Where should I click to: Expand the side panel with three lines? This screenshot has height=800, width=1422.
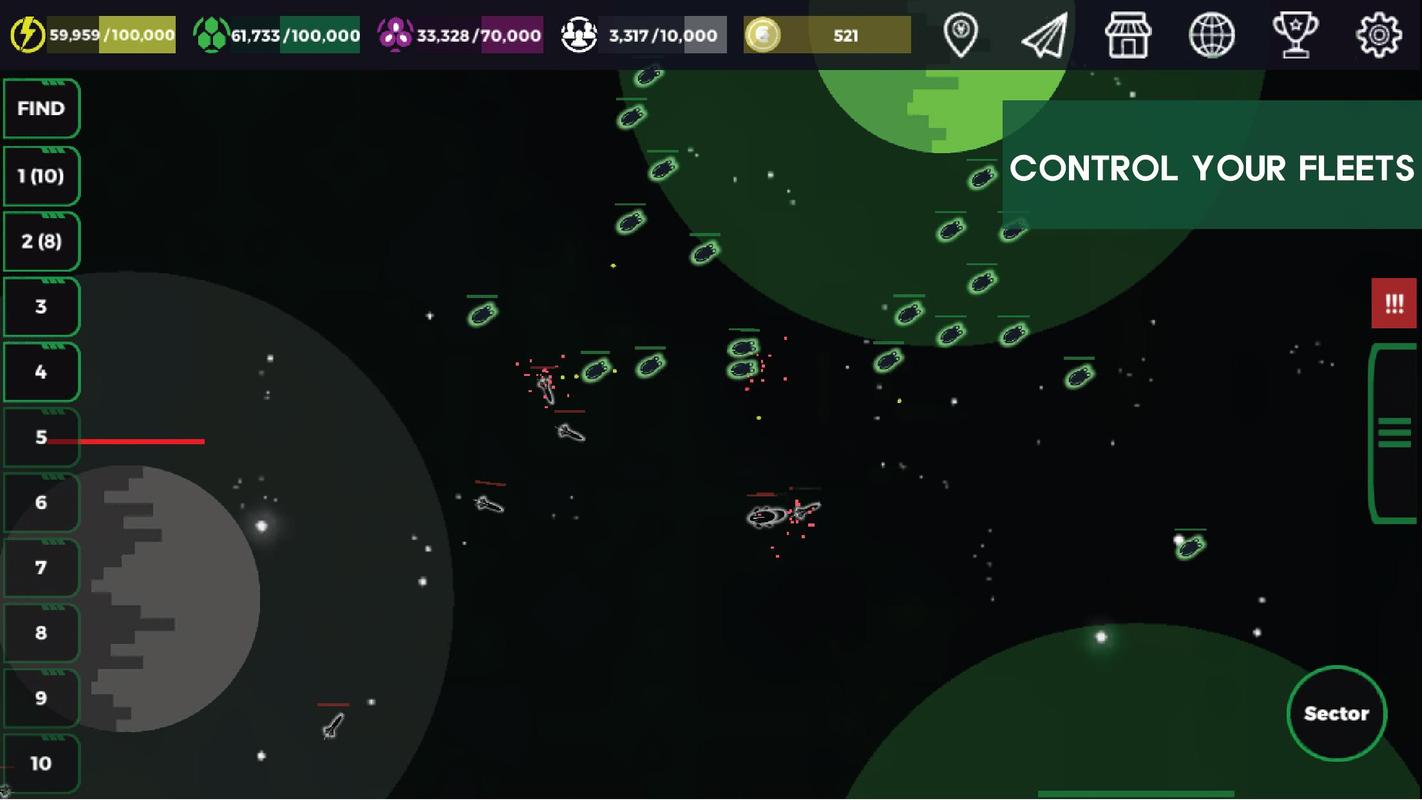click(1394, 433)
